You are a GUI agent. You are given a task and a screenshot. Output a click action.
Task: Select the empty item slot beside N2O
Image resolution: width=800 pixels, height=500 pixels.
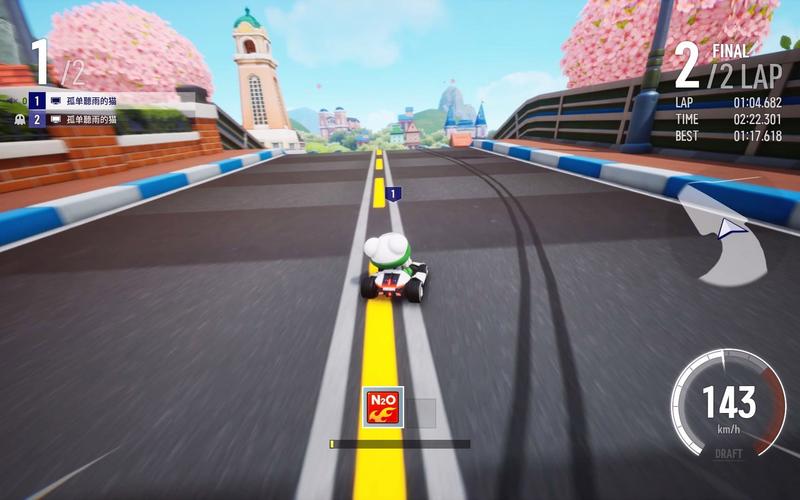(422, 413)
